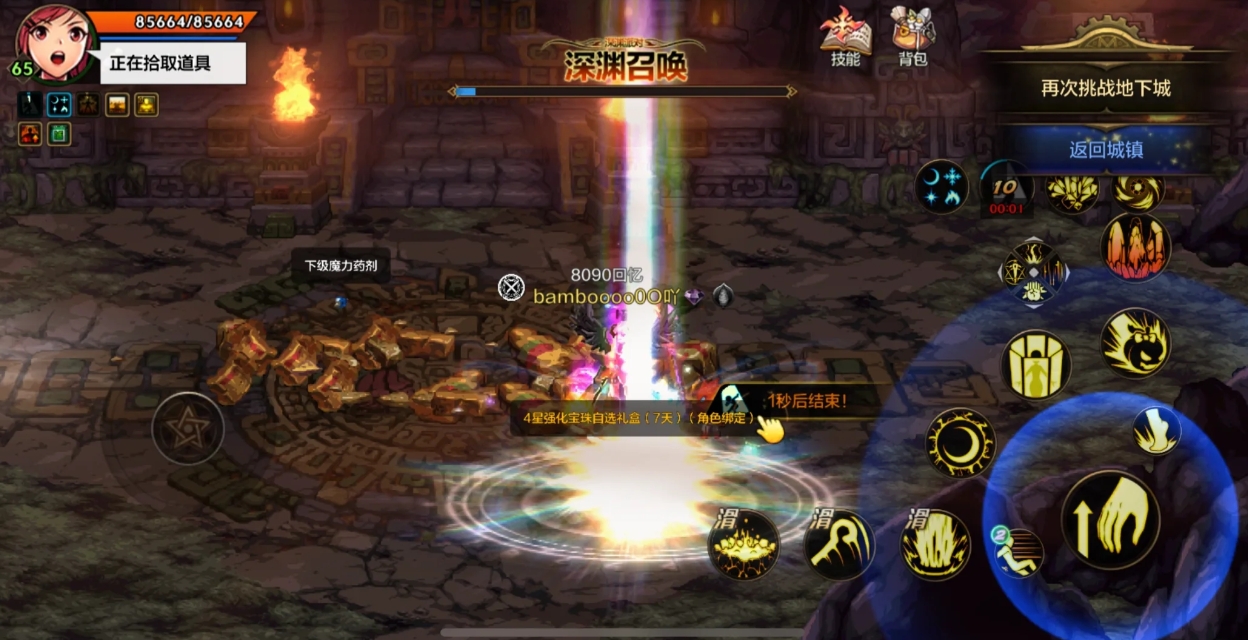This screenshot has width=1248, height=640.
Task: Use the rising spikes slide skill
Action: point(936,545)
